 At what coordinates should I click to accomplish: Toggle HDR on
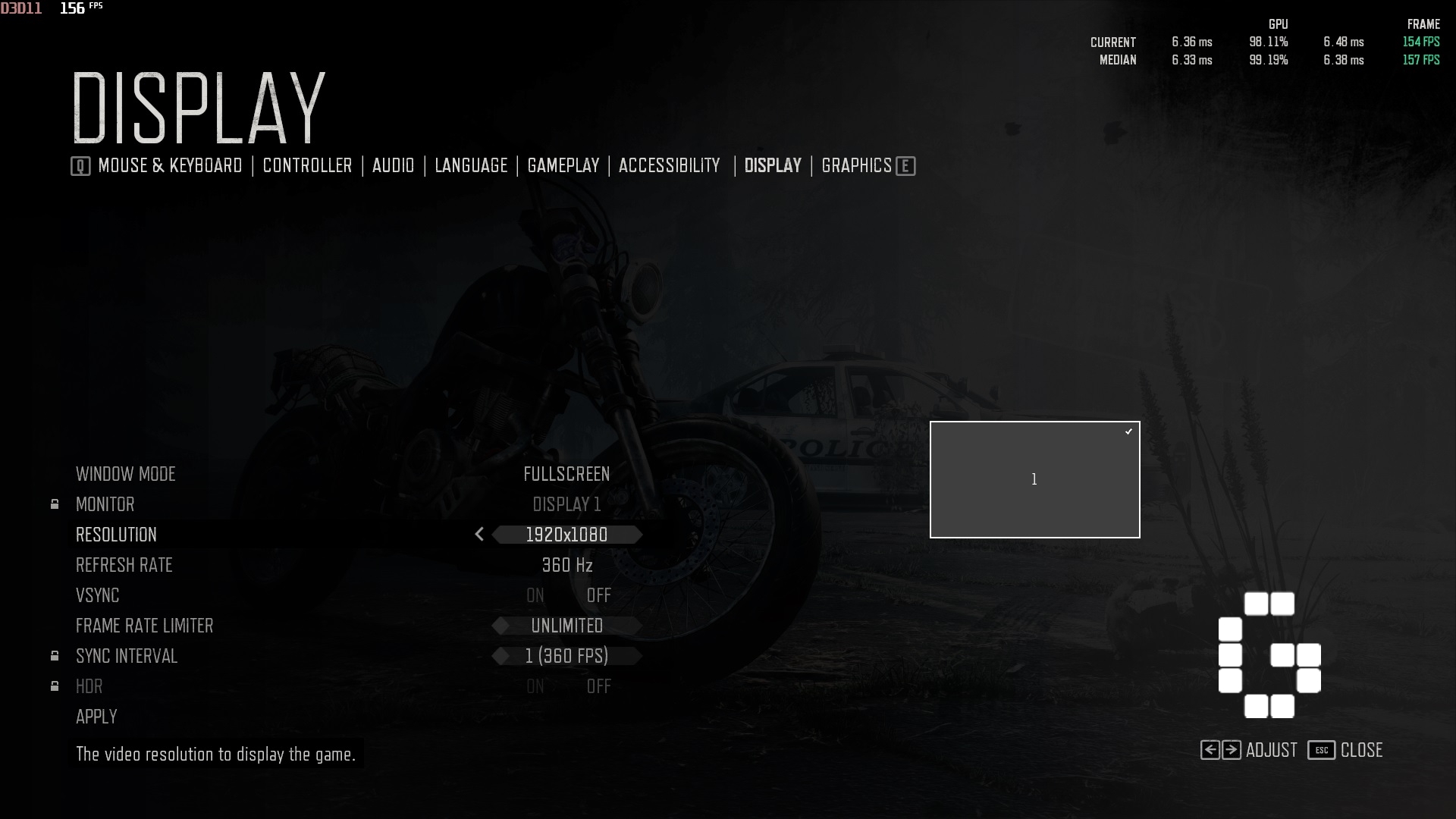pos(535,686)
